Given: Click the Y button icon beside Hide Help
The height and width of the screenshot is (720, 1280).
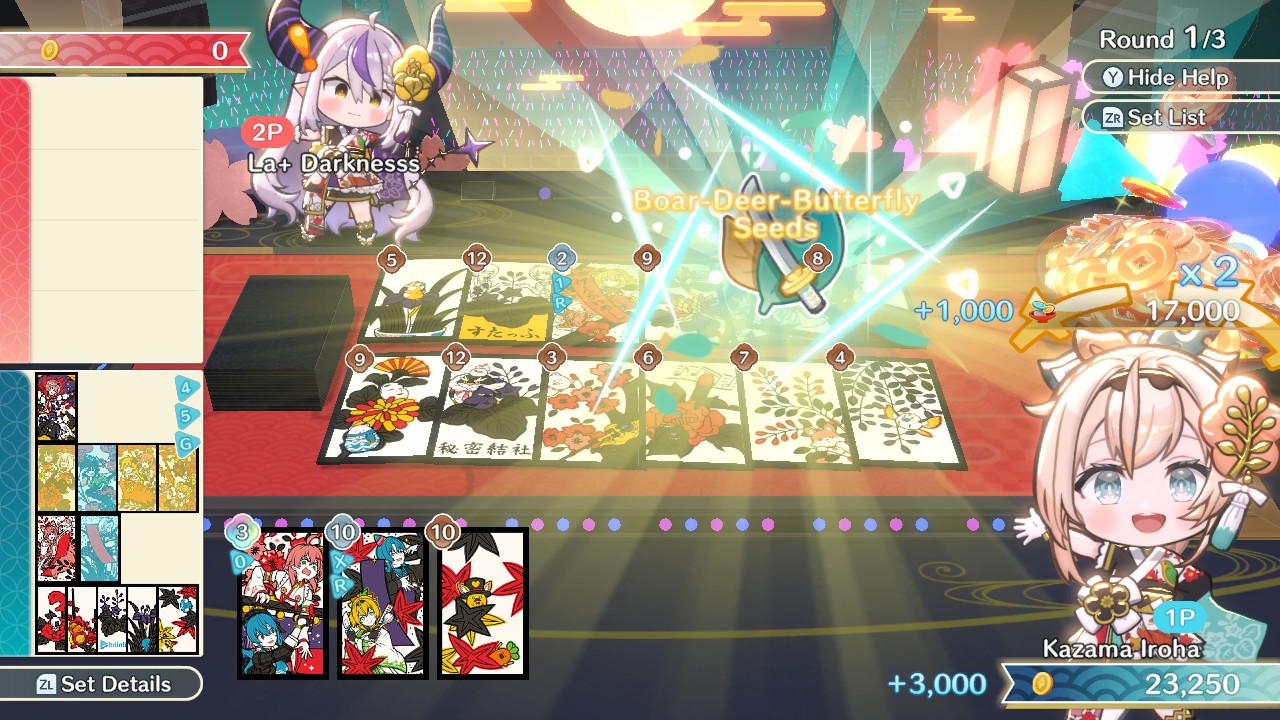Looking at the screenshot, I should coord(1114,77).
